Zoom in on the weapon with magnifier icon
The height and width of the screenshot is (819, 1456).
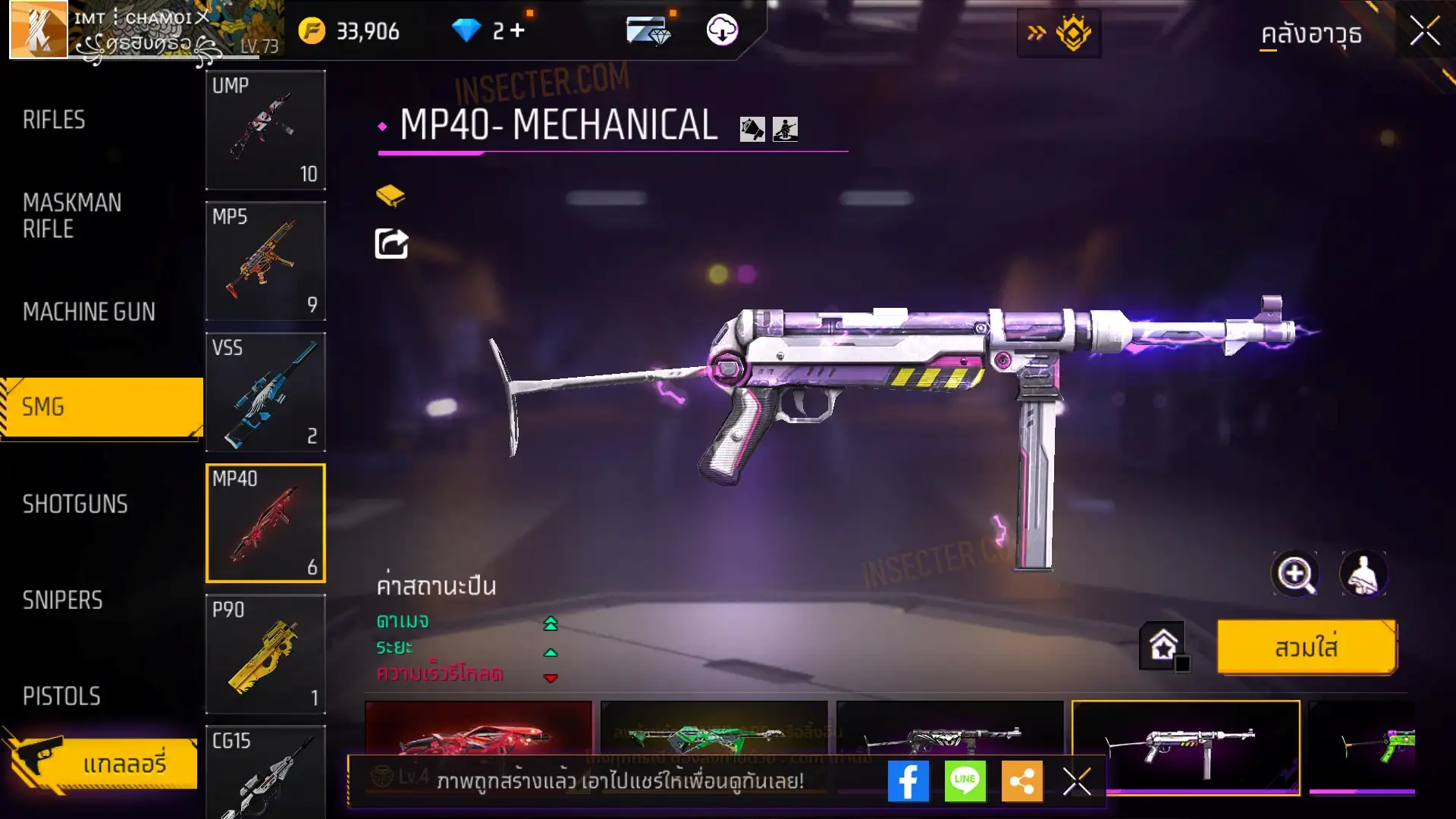(x=1295, y=574)
